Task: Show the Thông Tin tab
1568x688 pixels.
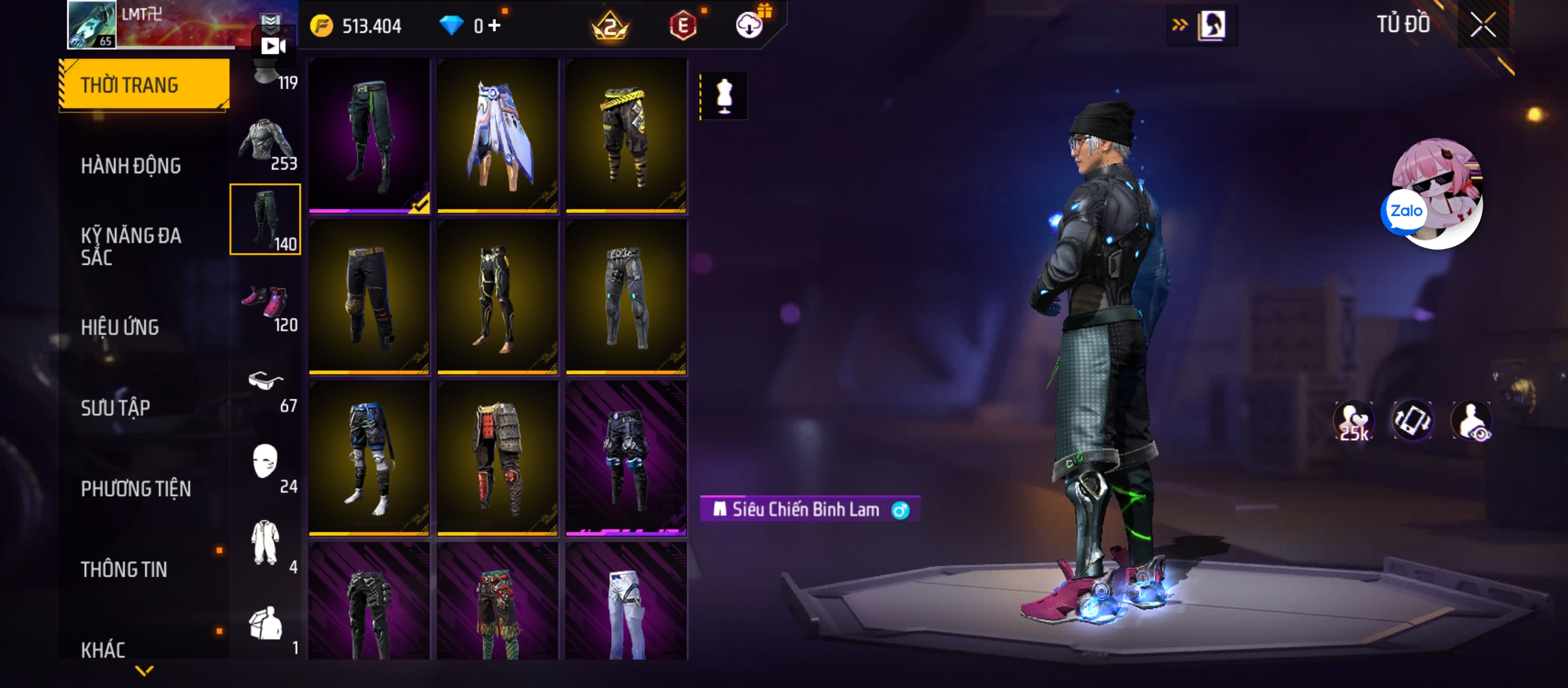Action: point(124,569)
